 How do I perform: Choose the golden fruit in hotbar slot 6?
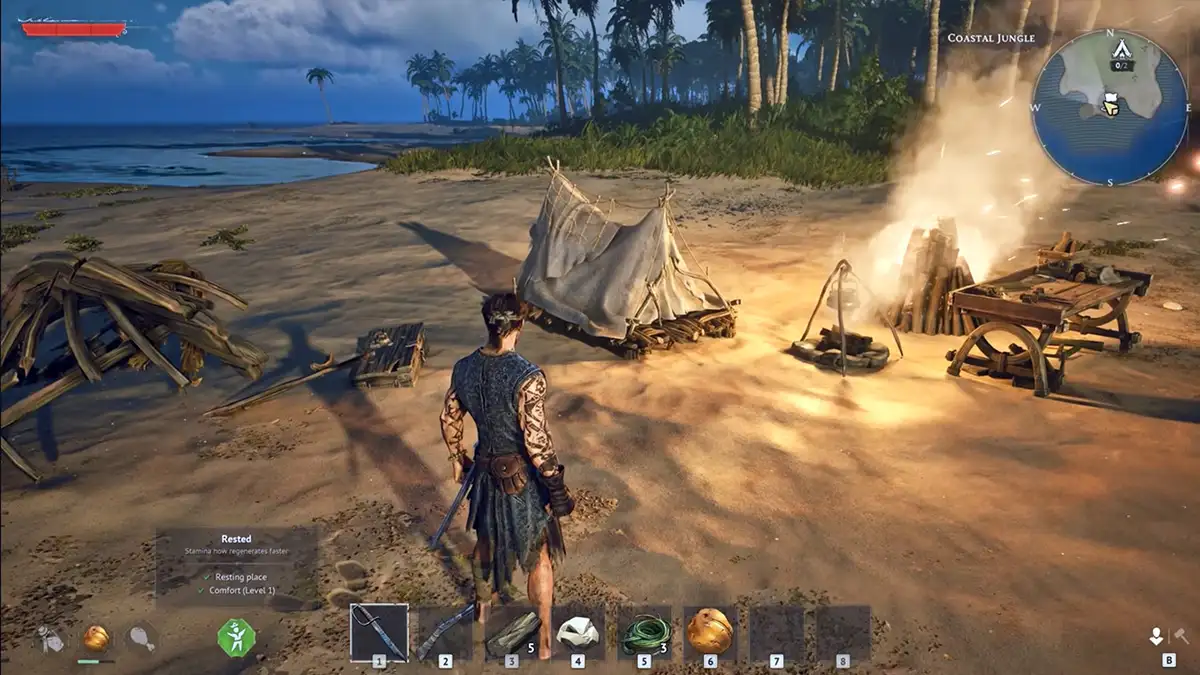click(x=710, y=632)
